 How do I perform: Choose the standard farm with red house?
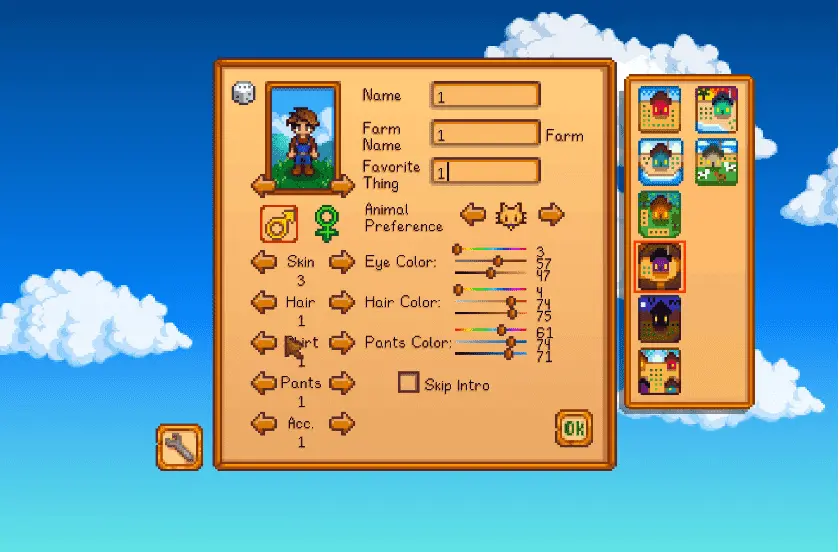pyautogui.click(x=660, y=109)
